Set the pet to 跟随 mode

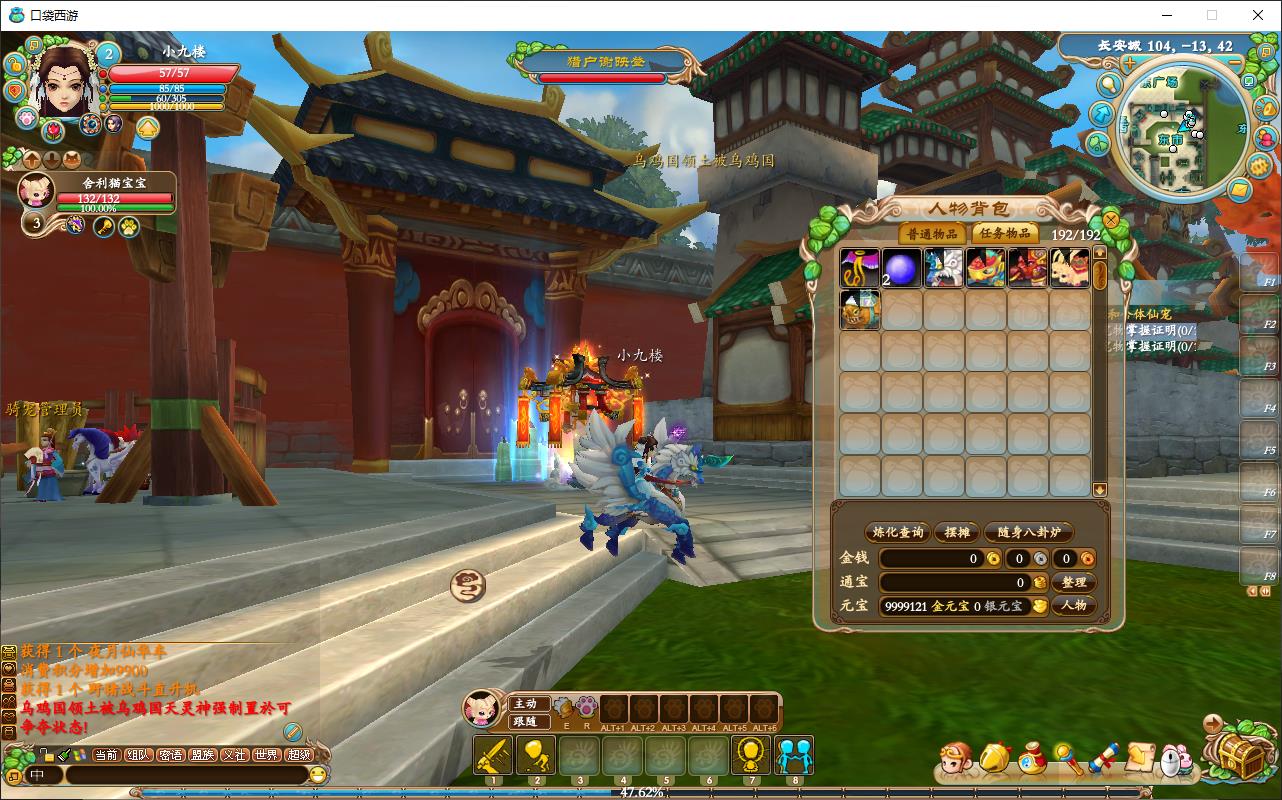point(525,721)
